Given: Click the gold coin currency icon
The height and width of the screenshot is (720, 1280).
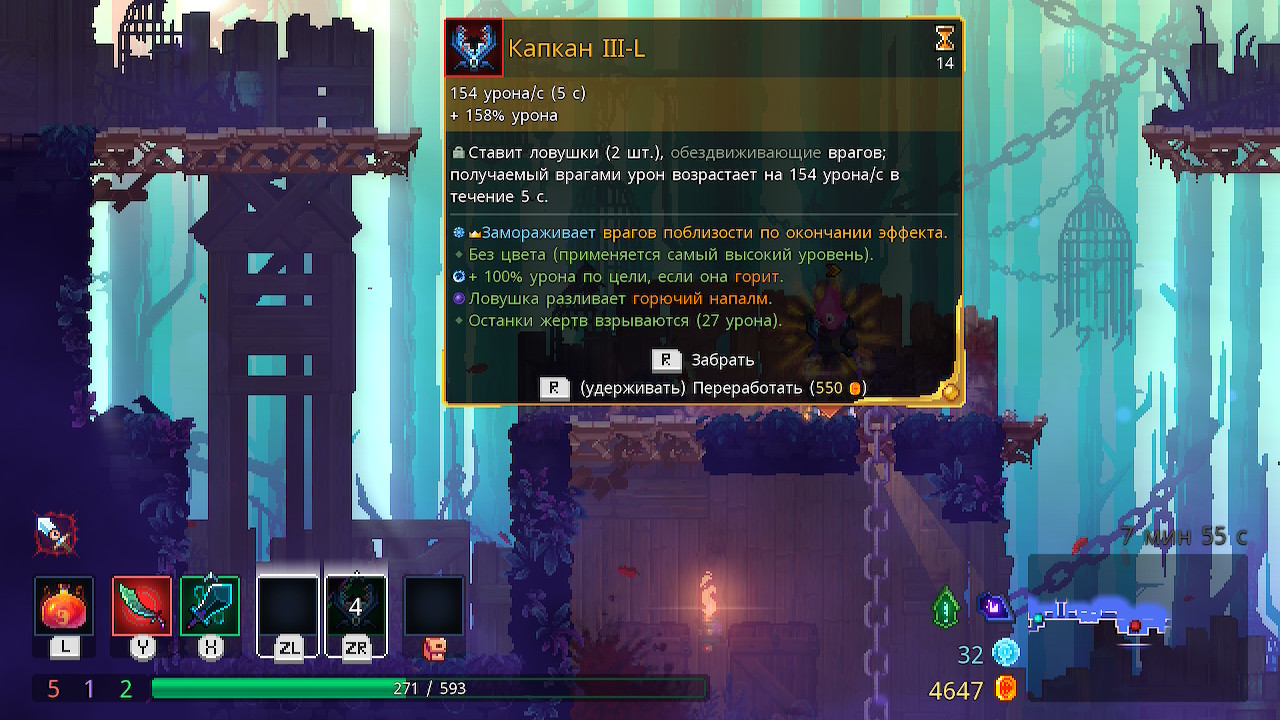Looking at the screenshot, I should click(1006, 689).
